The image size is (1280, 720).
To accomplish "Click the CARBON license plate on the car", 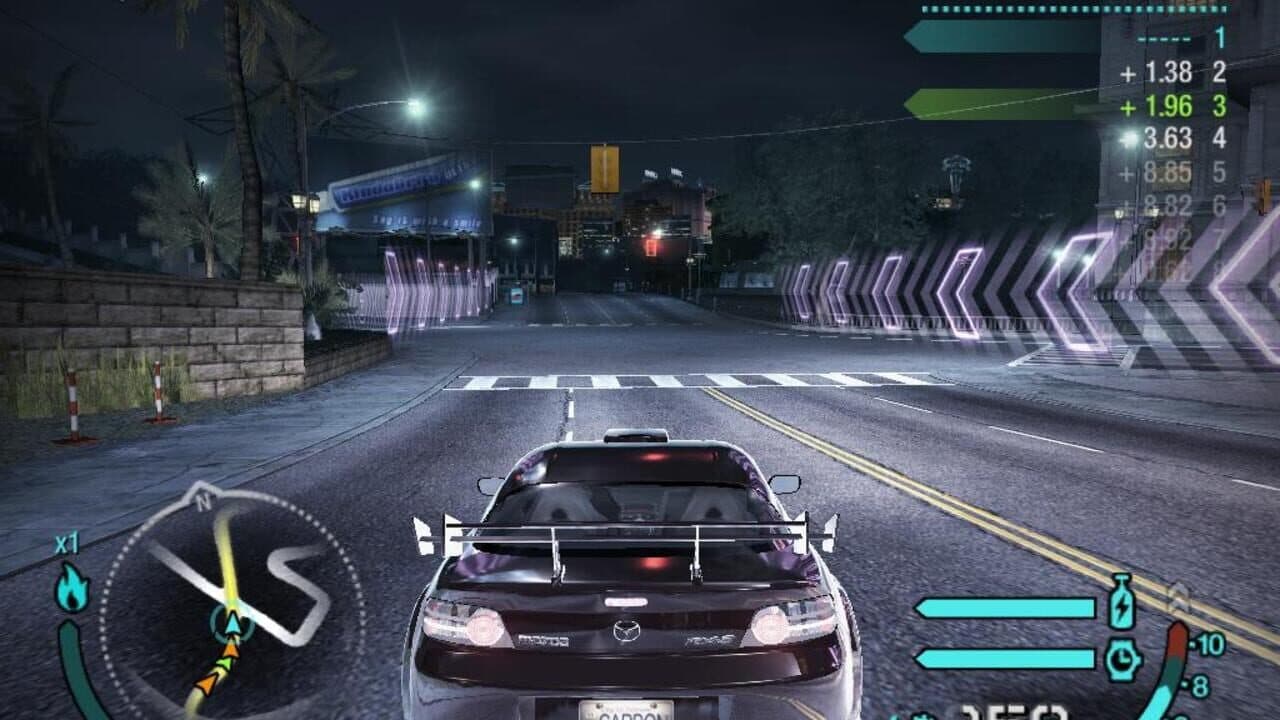I will click(628, 712).
